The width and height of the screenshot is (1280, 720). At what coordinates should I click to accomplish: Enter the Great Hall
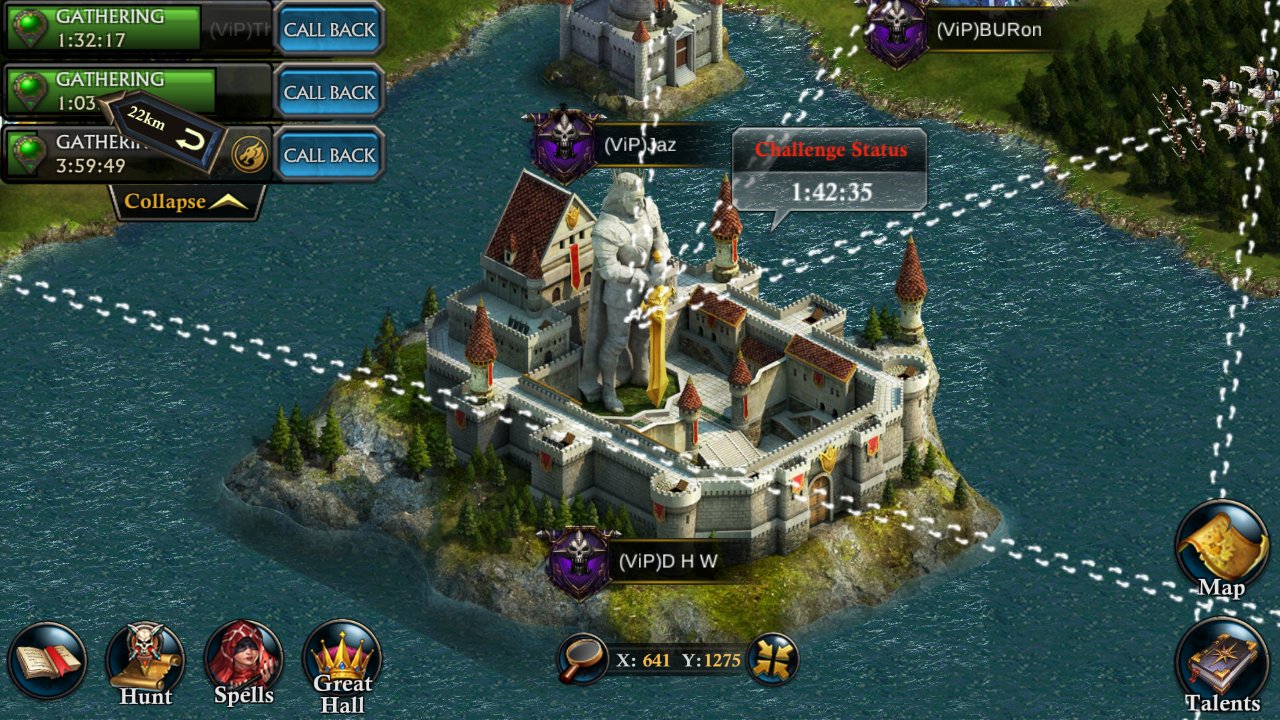pos(342,664)
